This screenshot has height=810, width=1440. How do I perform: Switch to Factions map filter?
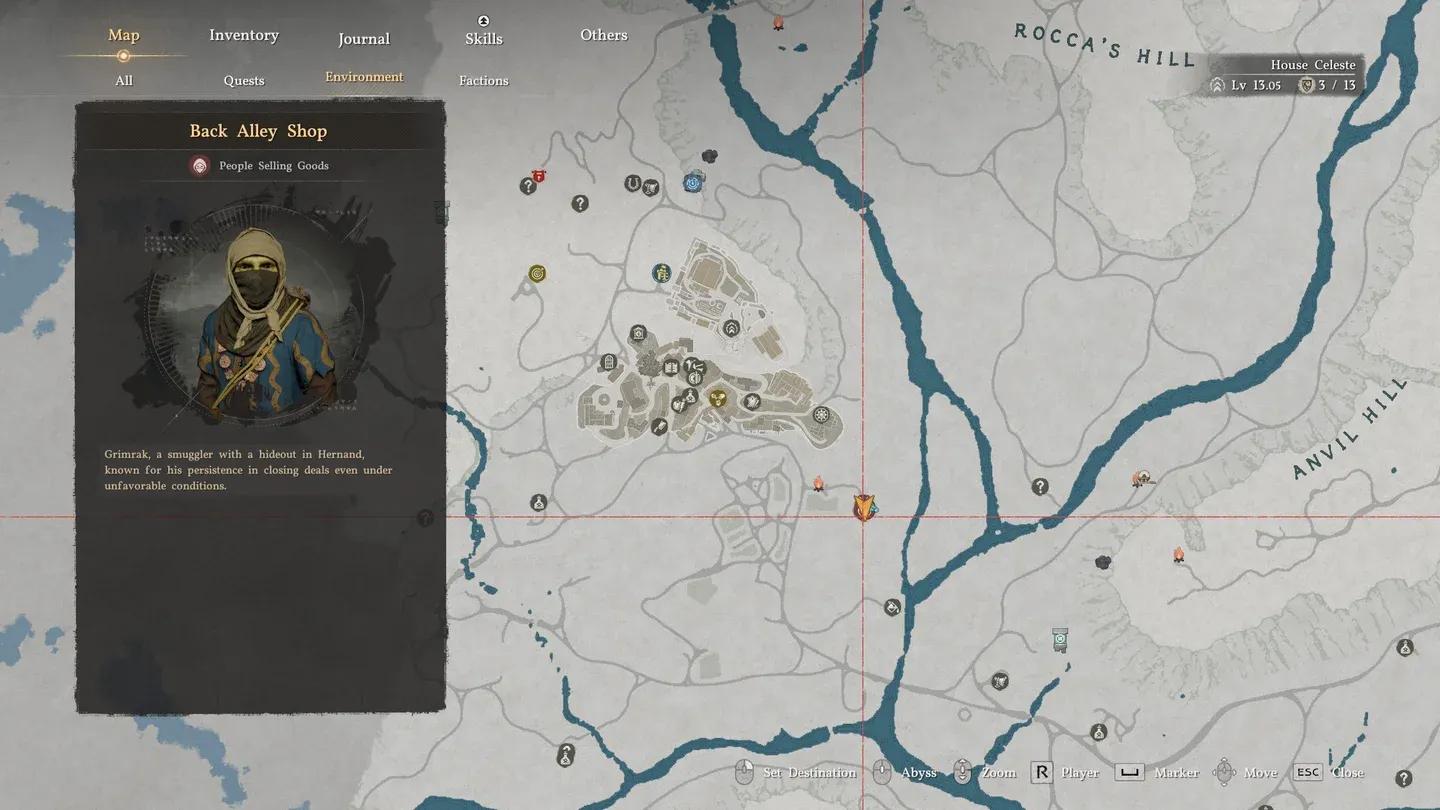click(483, 80)
